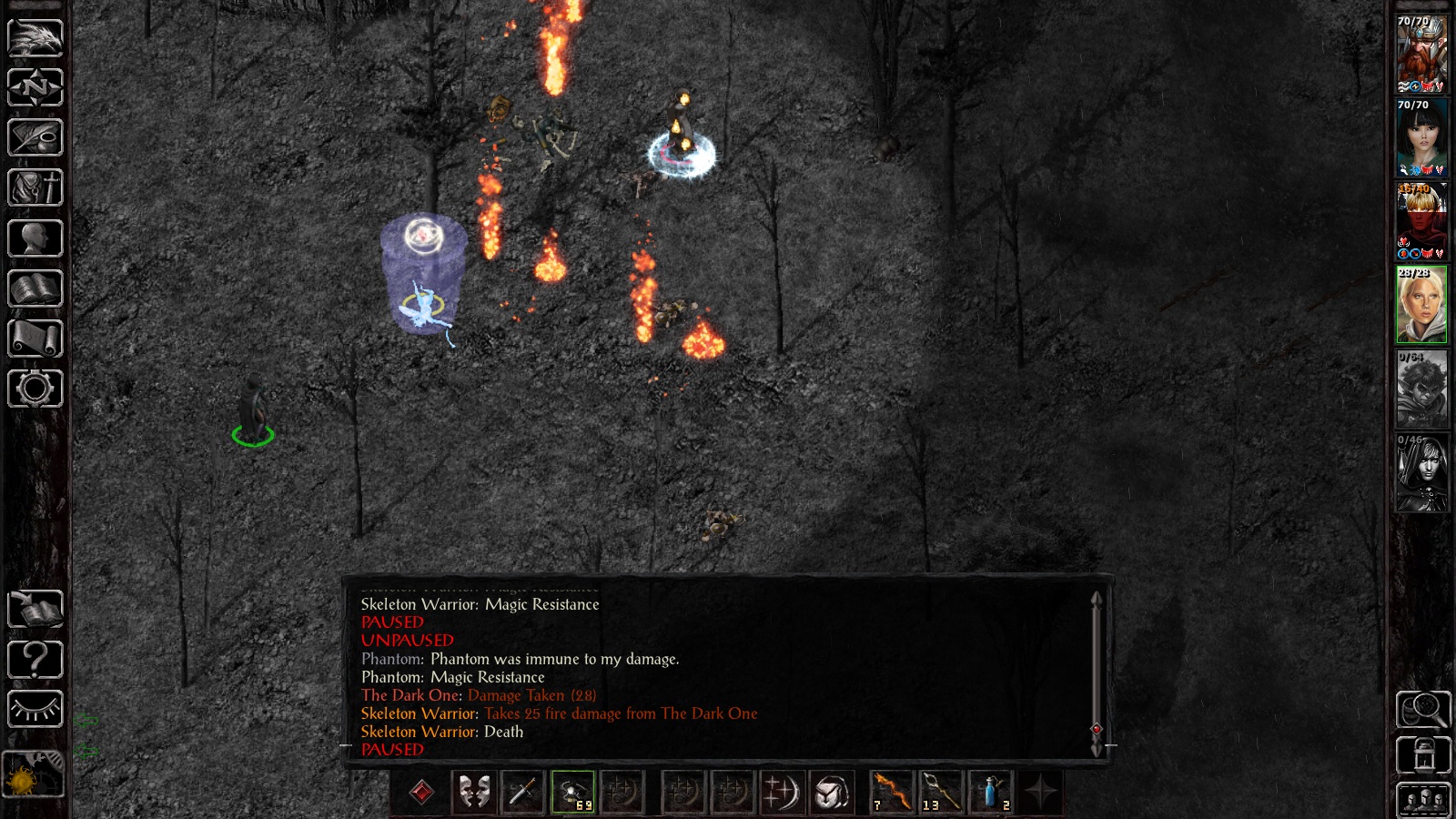Select the bearded dwarf party portrait
Viewport: 1456px width, 819px height.
(x=1421, y=55)
